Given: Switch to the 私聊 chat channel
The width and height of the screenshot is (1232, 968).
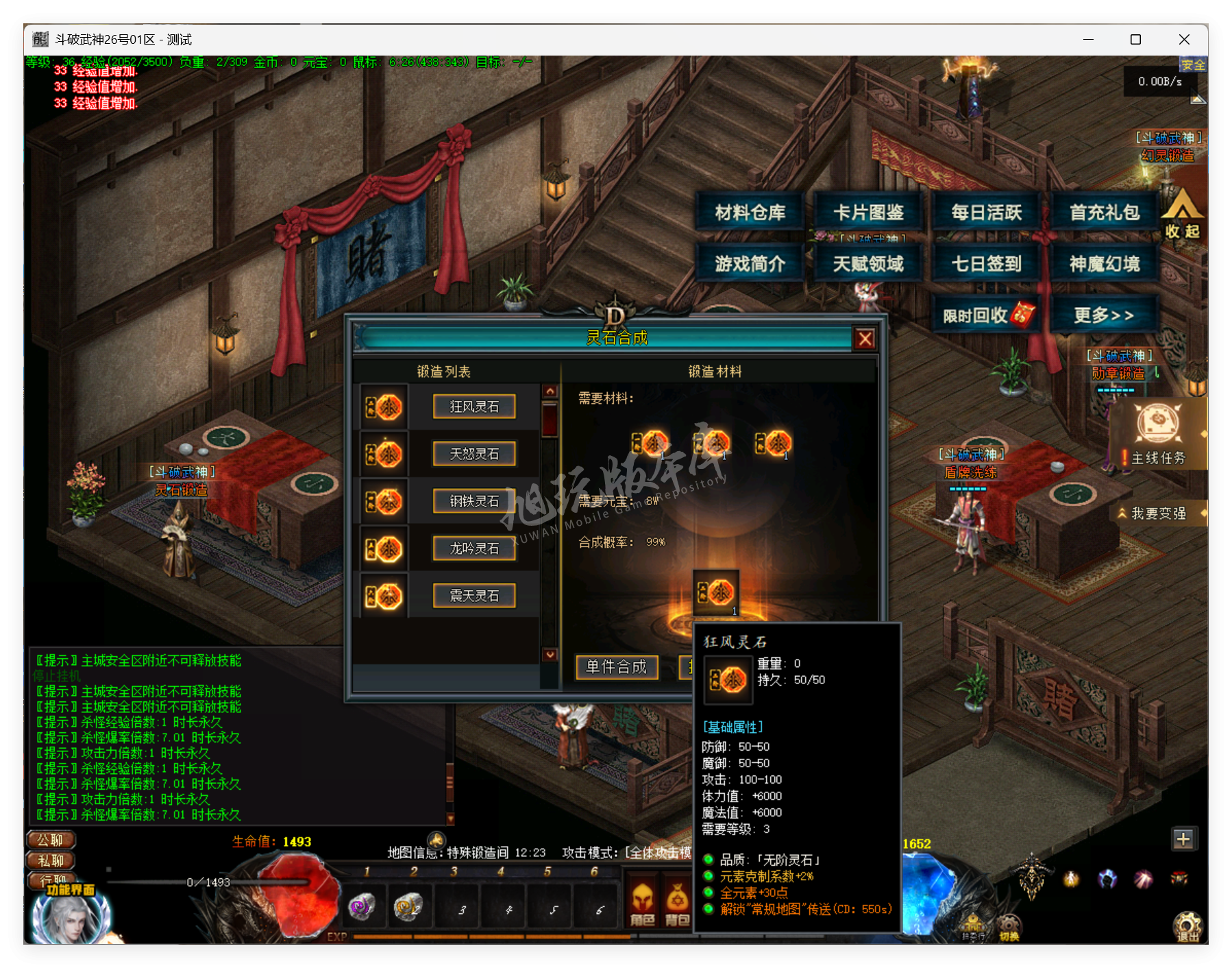Looking at the screenshot, I should tap(50, 860).
